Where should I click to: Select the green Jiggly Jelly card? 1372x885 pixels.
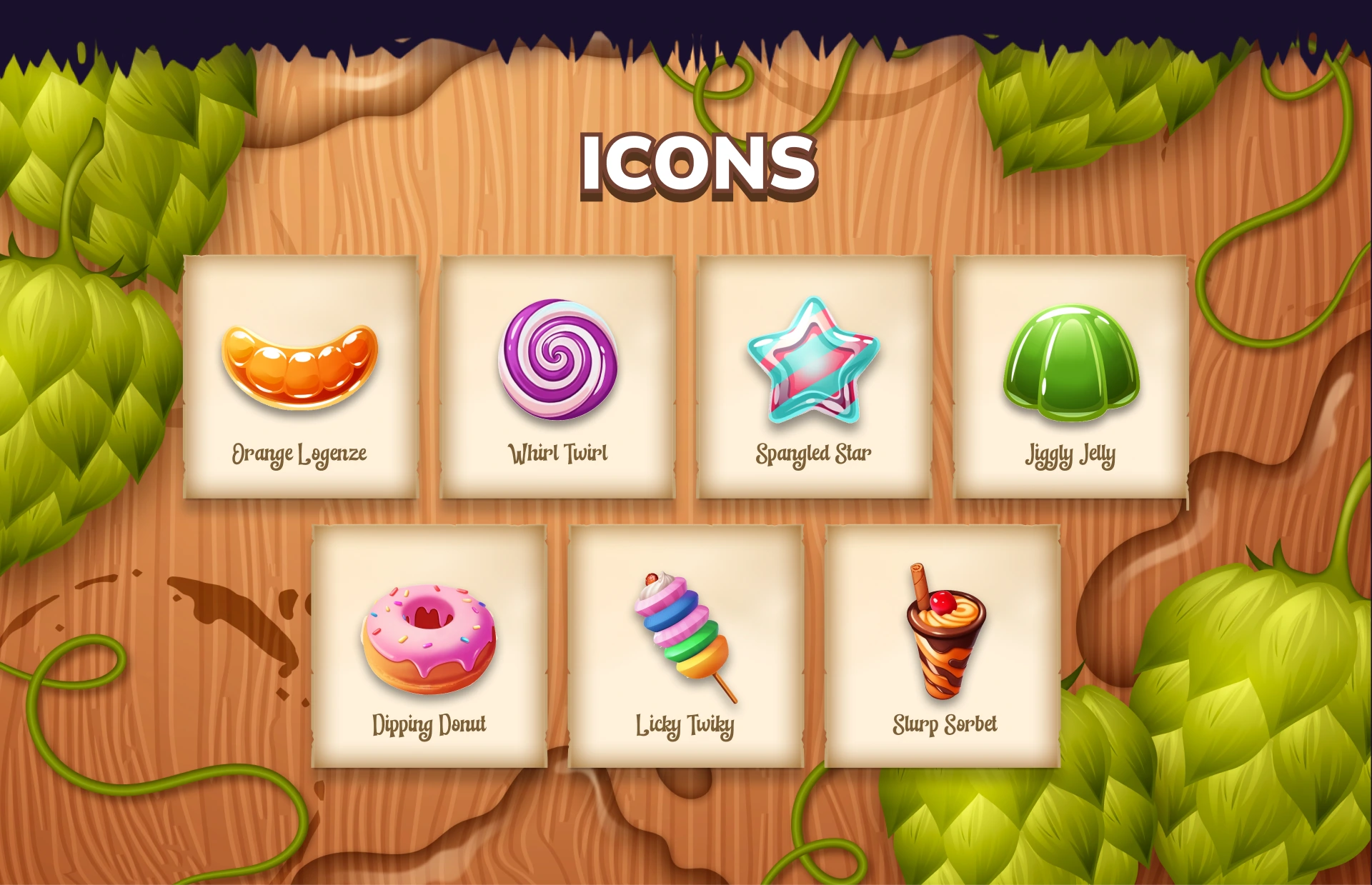coord(1070,376)
